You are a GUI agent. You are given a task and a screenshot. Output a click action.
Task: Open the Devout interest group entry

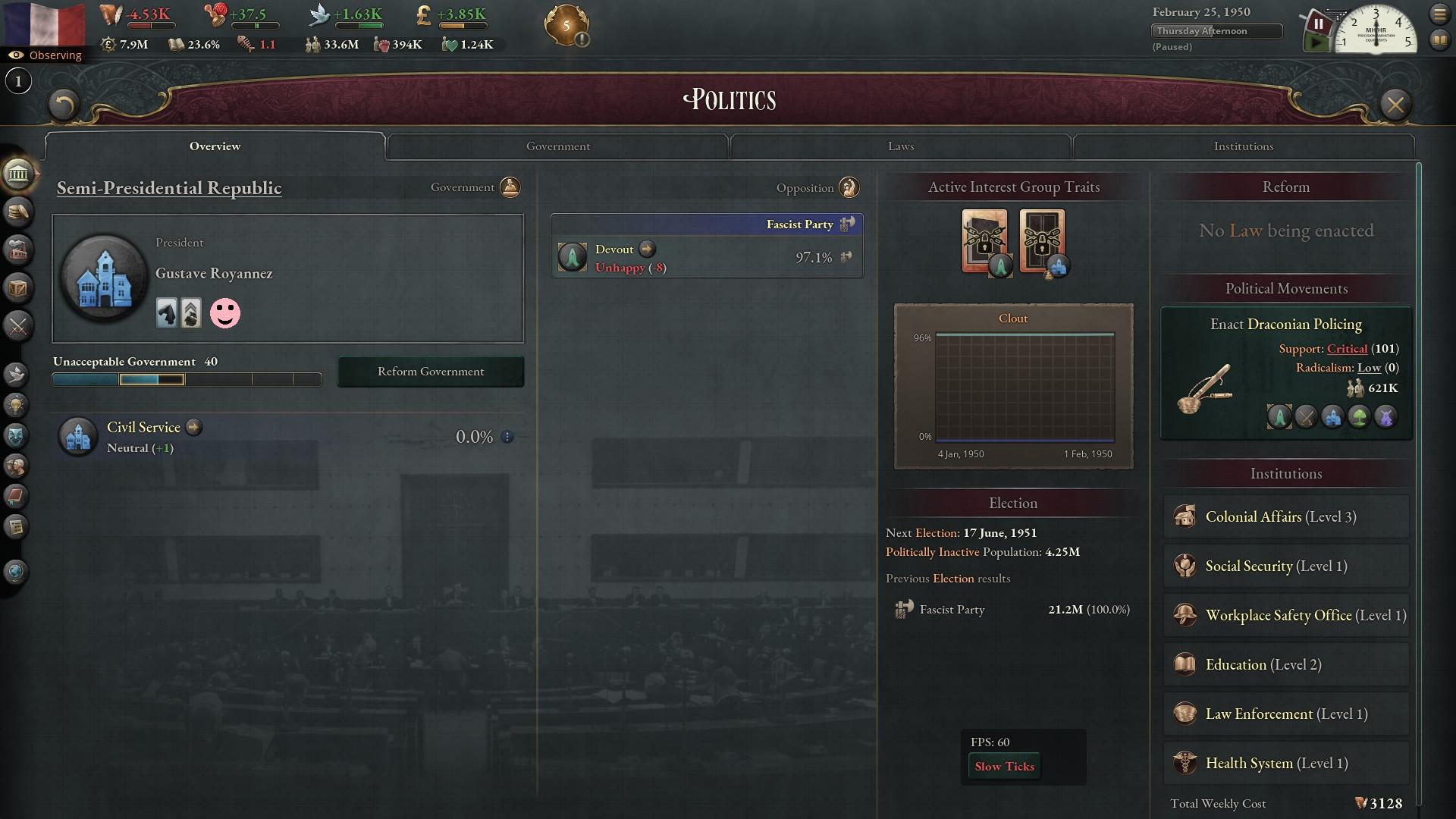[614, 249]
